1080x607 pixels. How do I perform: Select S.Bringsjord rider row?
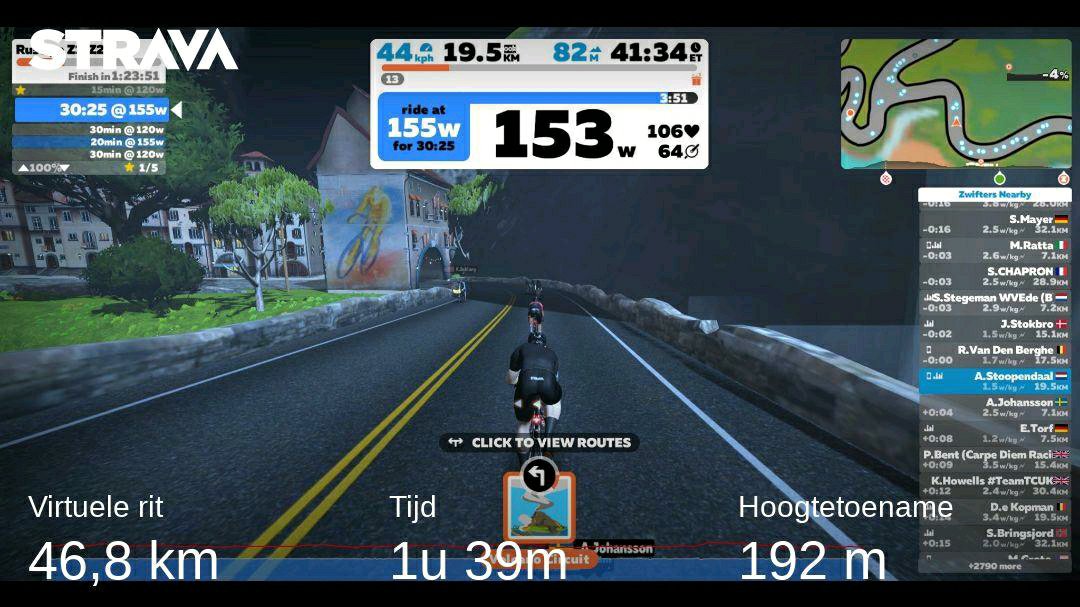994,538
